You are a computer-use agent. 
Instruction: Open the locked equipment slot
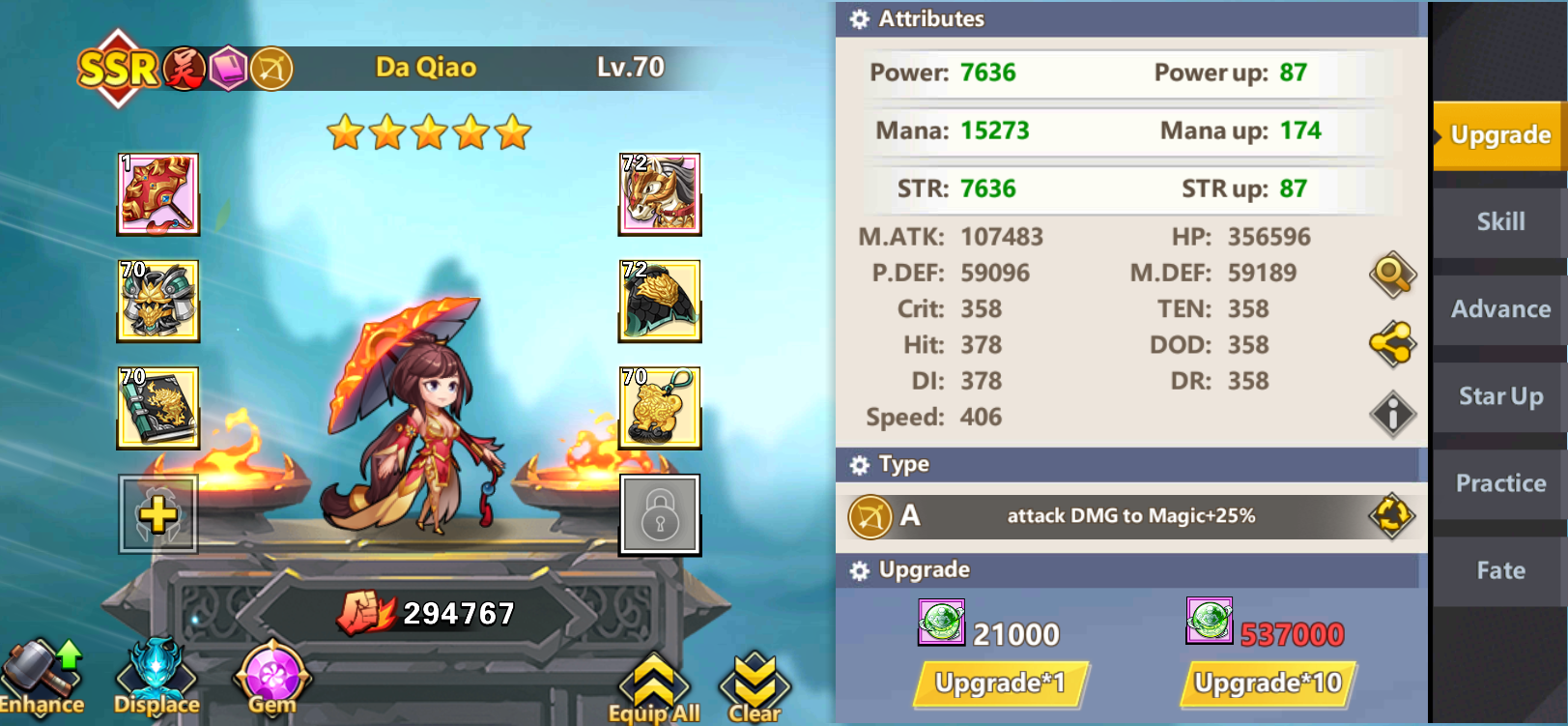[x=660, y=515]
